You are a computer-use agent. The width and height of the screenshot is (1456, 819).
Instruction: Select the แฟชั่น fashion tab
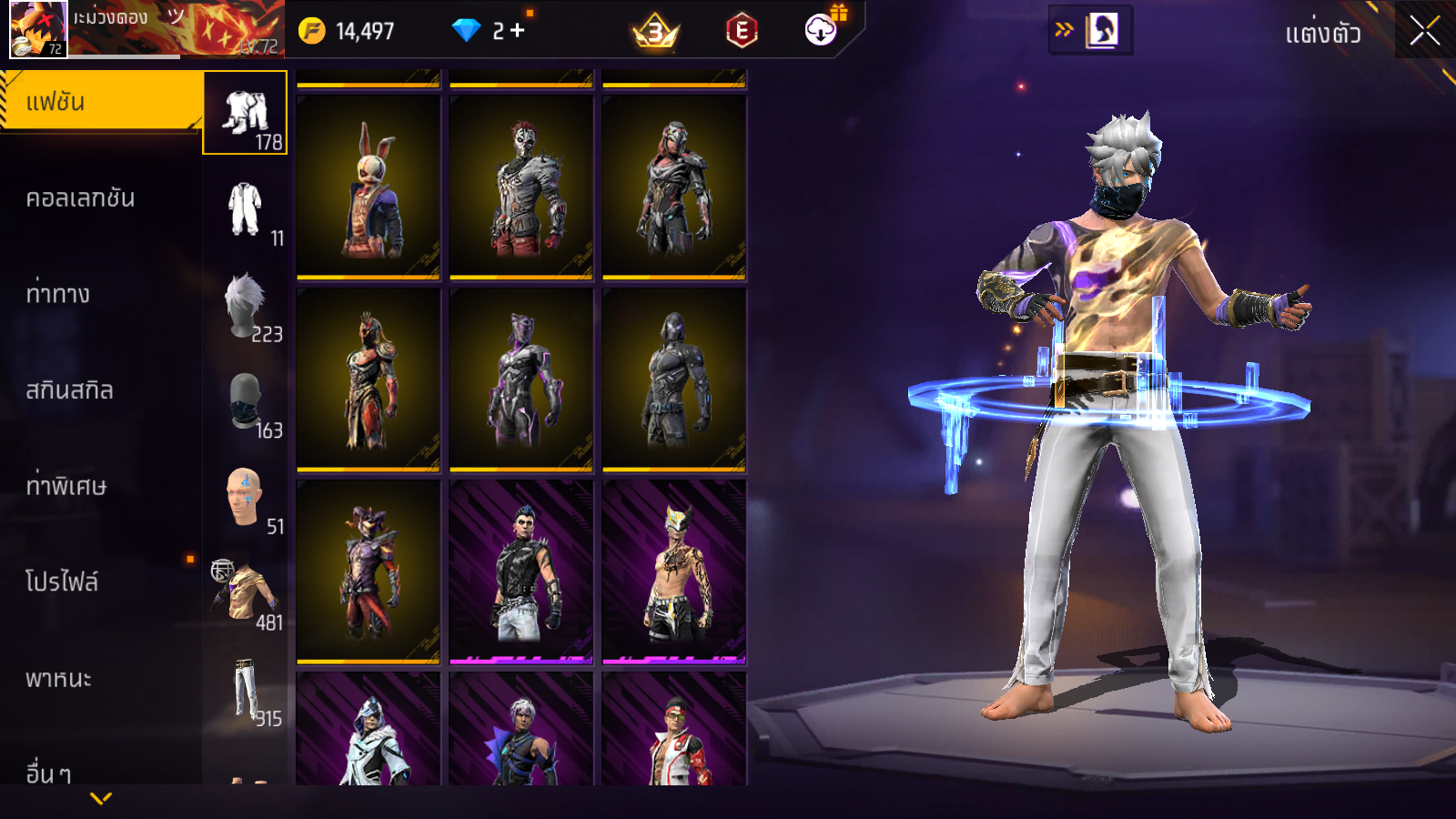click(x=100, y=102)
